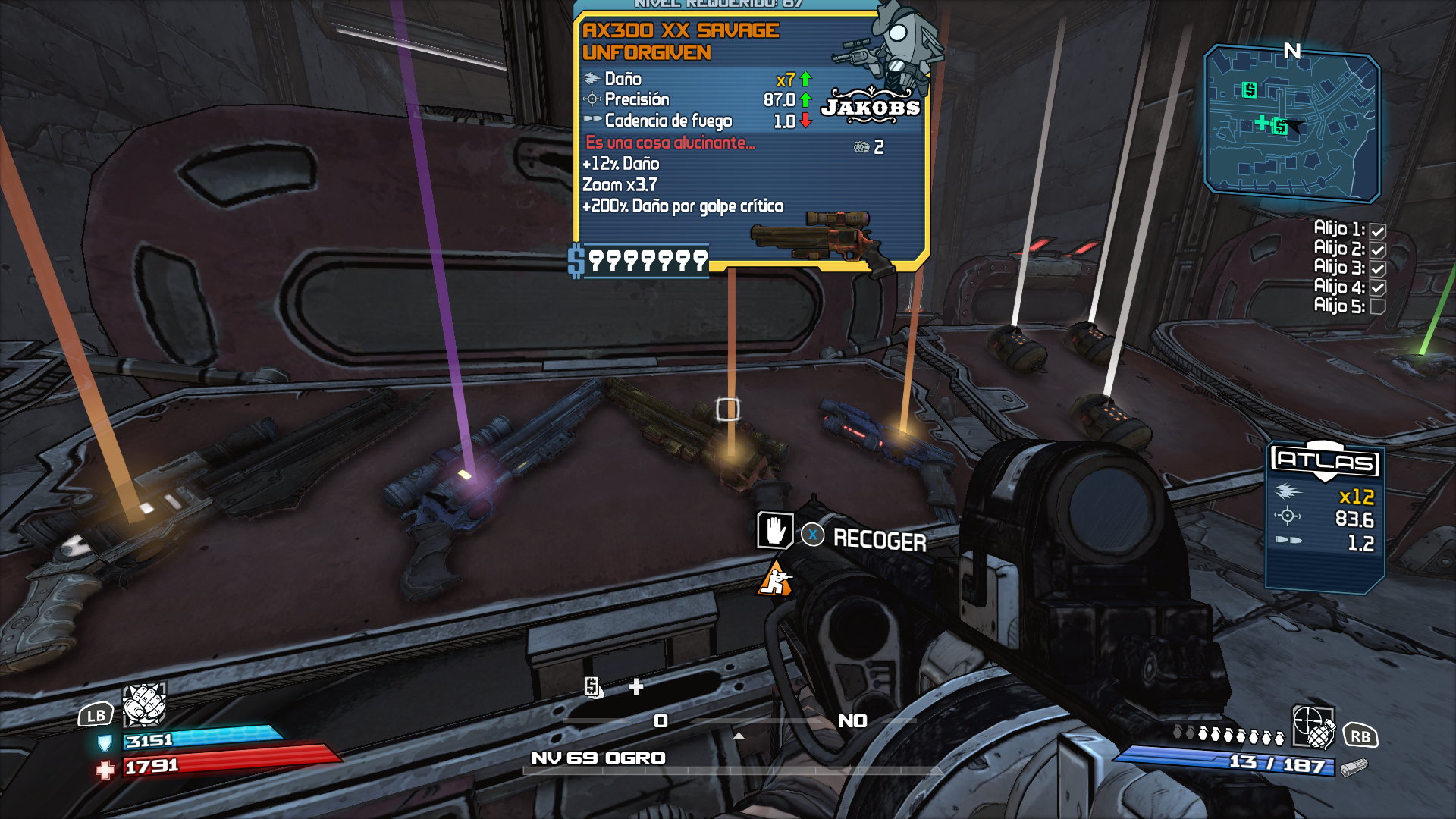Select the orange soldier class triangle icon
The height and width of the screenshot is (819, 1456).
775,580
